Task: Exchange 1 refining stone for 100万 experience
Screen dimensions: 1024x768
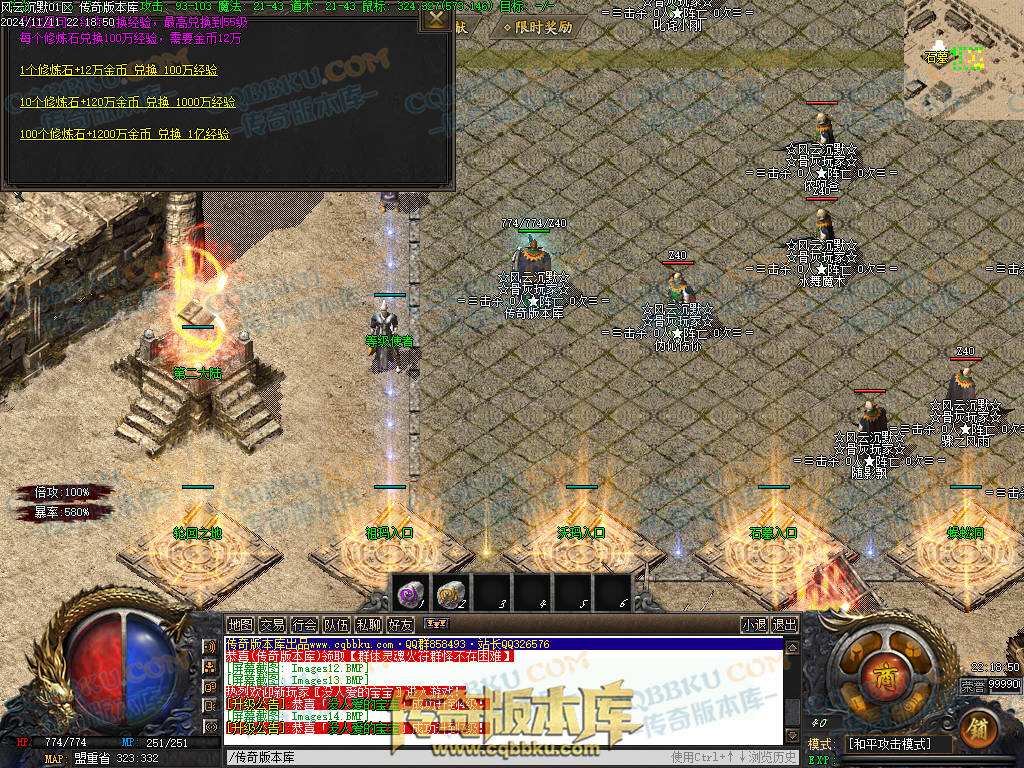Action: [119, 70]
